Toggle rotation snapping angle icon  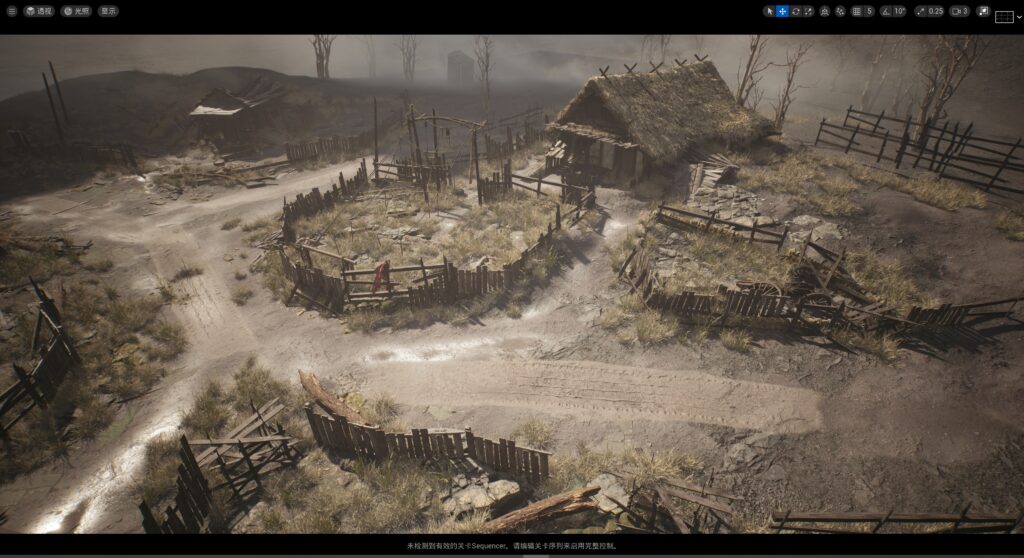pyautogui.click(x=886, y=11)
